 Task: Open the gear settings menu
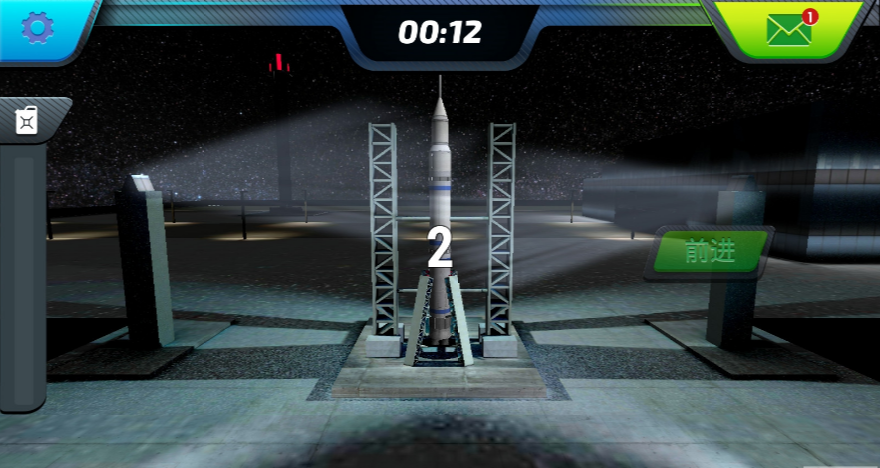pyautogui.click(x=37, y=27)
